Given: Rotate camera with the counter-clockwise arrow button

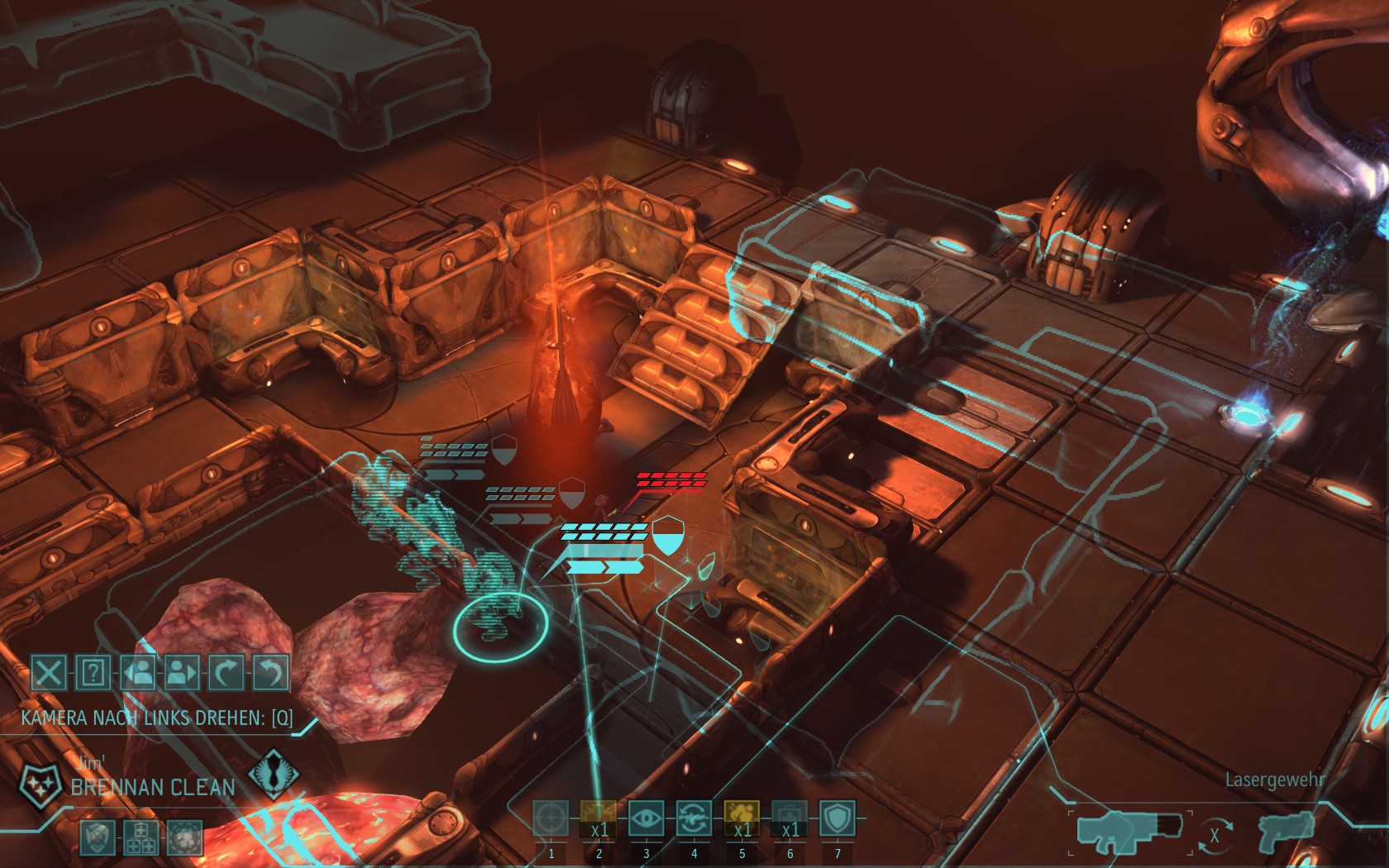Looking at the screenshot, I should [270, 672].
